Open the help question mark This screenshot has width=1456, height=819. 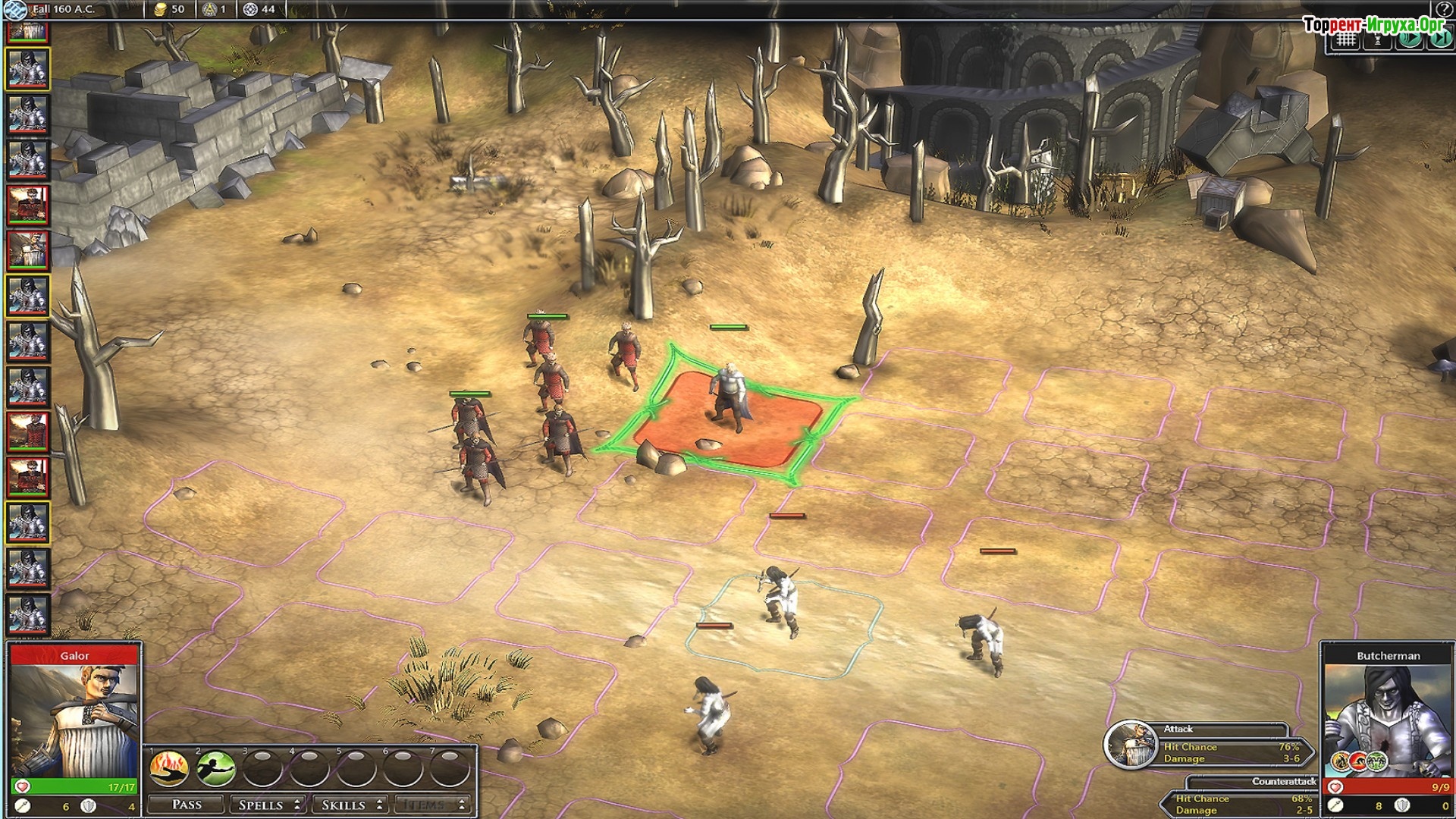[x=1446, y=8]
